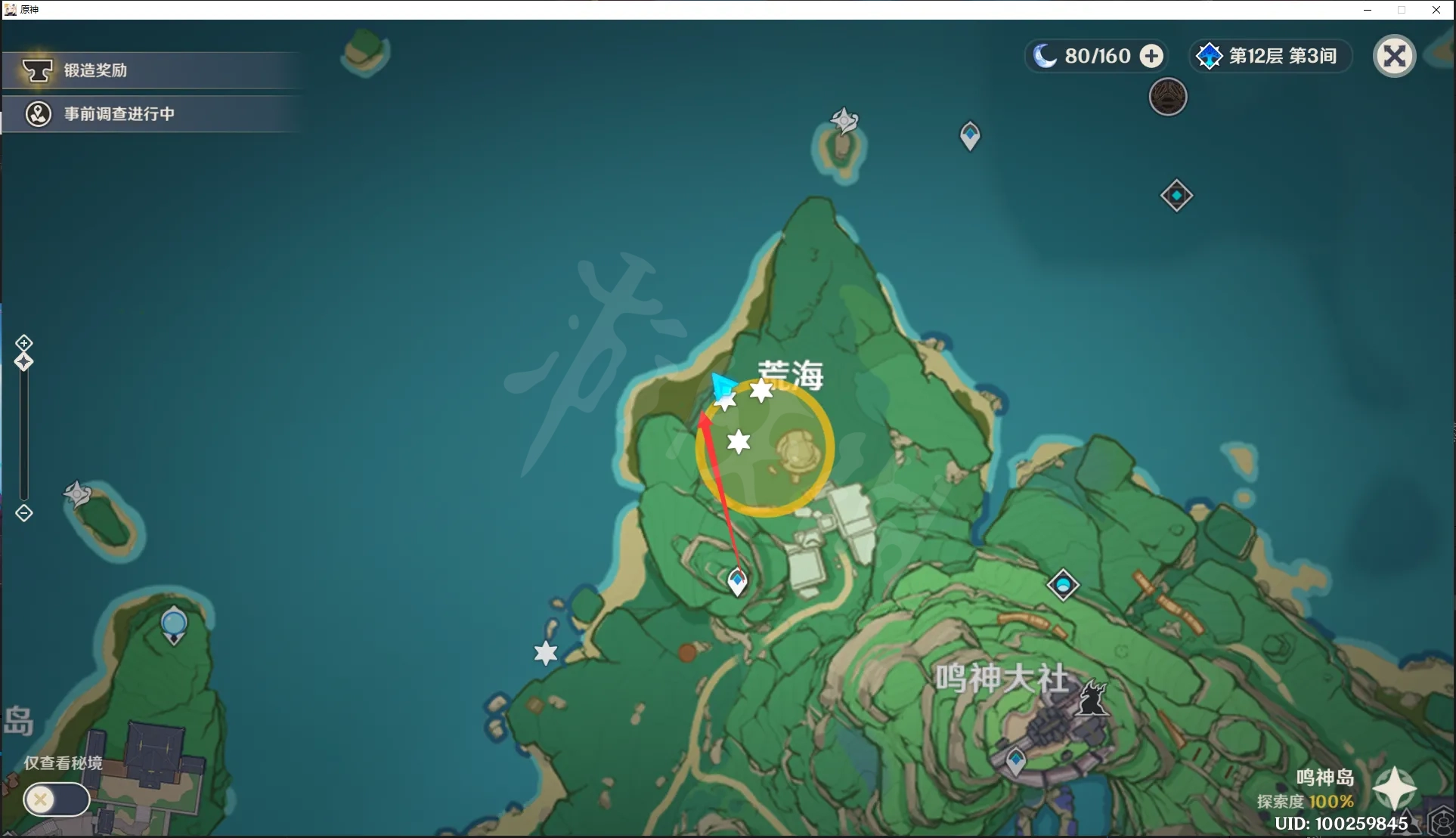Open the 鸣神岛 exploration progress compass
The width and height of the screenshot is (1456, 838).
[1394, 788]
